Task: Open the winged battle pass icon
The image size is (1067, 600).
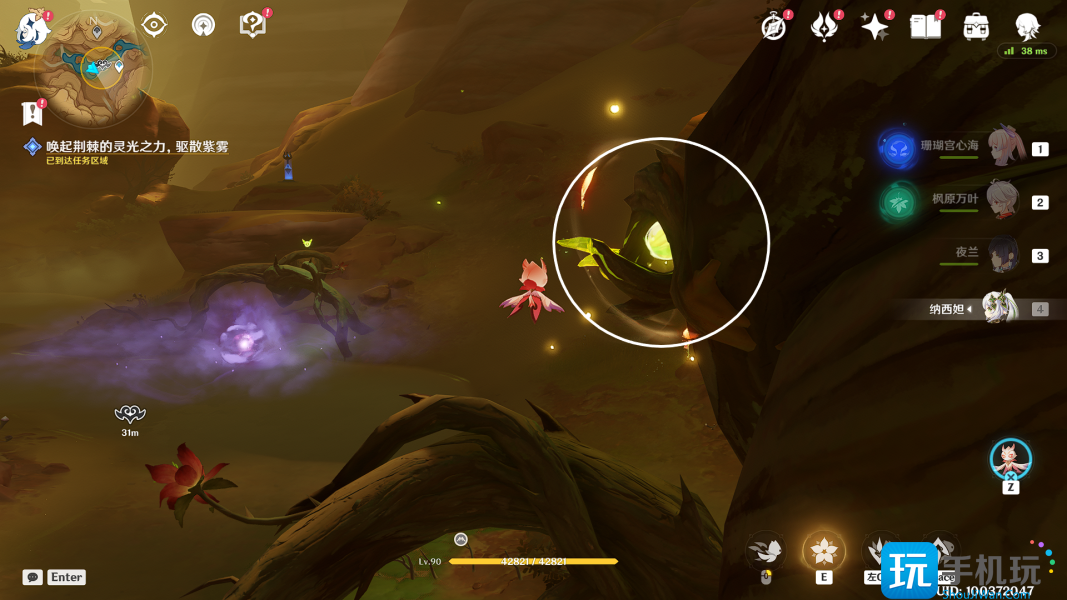Action: click(x=824, y=27)
